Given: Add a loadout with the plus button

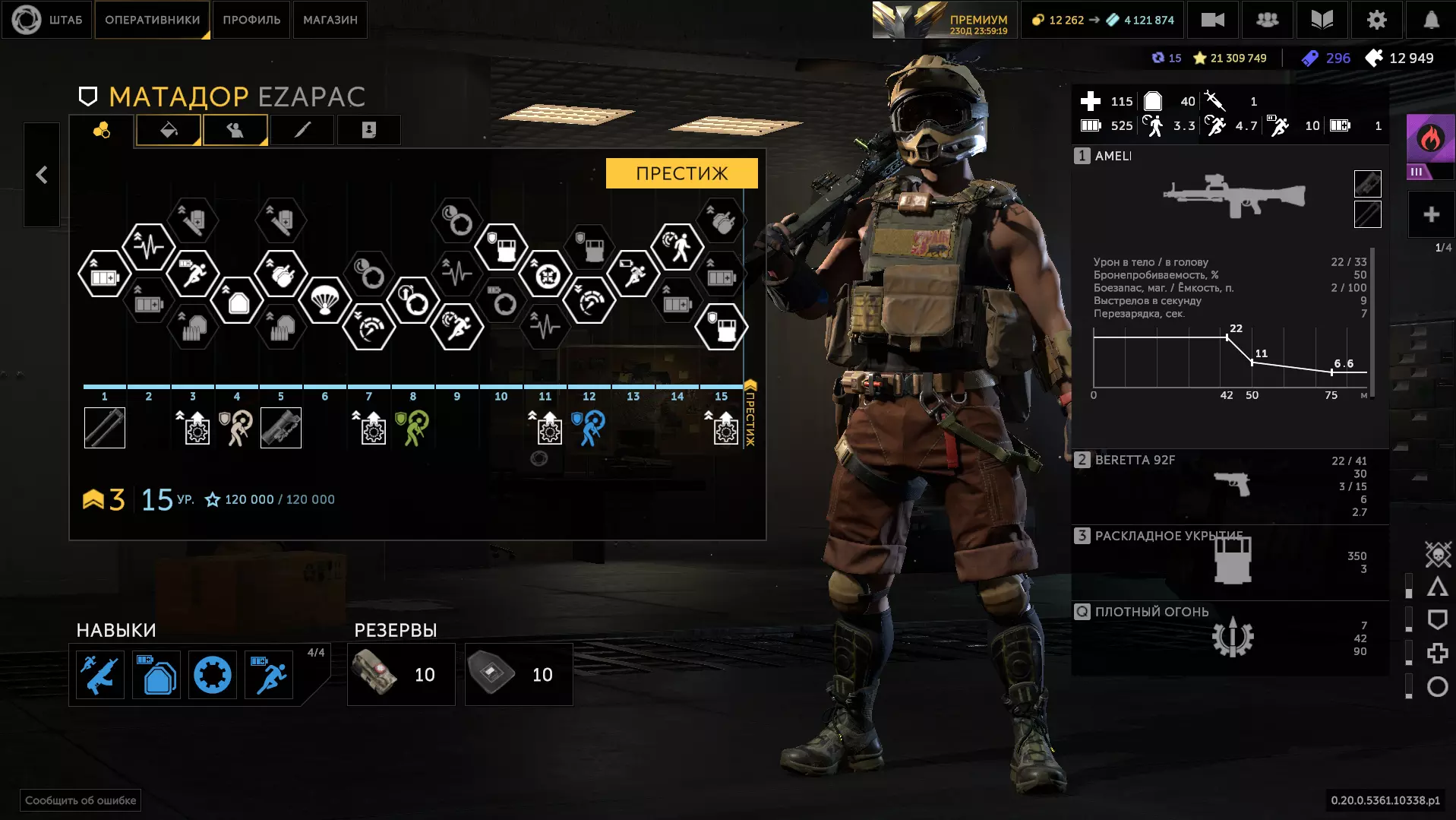Looking at the screenshot, I should pyautogui.click(x=1431, y=214).
